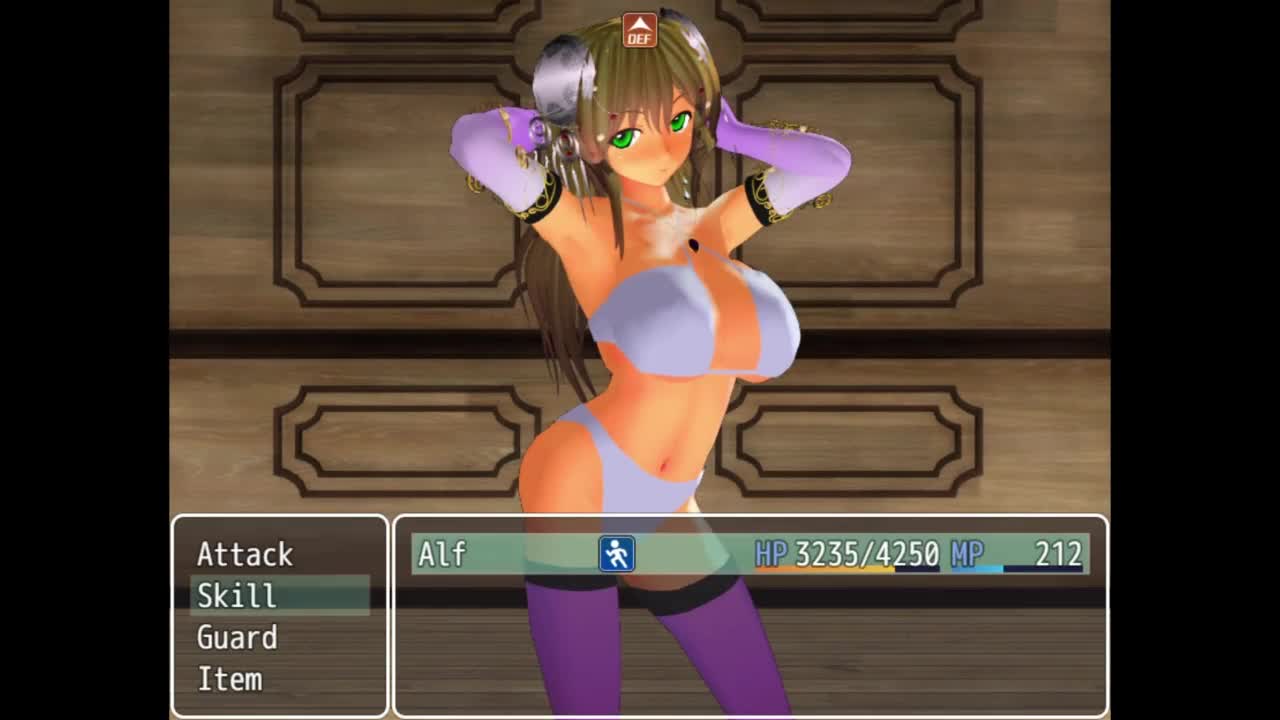Open the Item command

click(x=230, y=680)
